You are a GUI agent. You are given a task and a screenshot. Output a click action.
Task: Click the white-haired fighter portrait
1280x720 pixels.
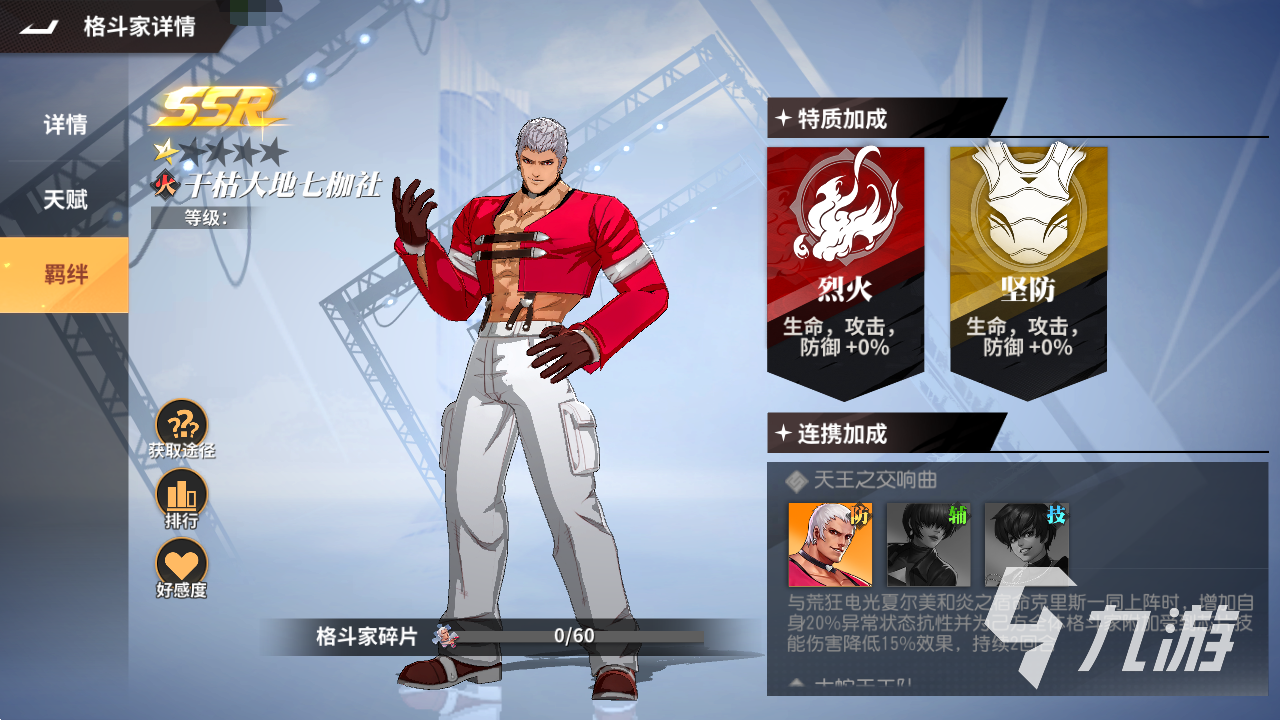[x=830, y=544]
